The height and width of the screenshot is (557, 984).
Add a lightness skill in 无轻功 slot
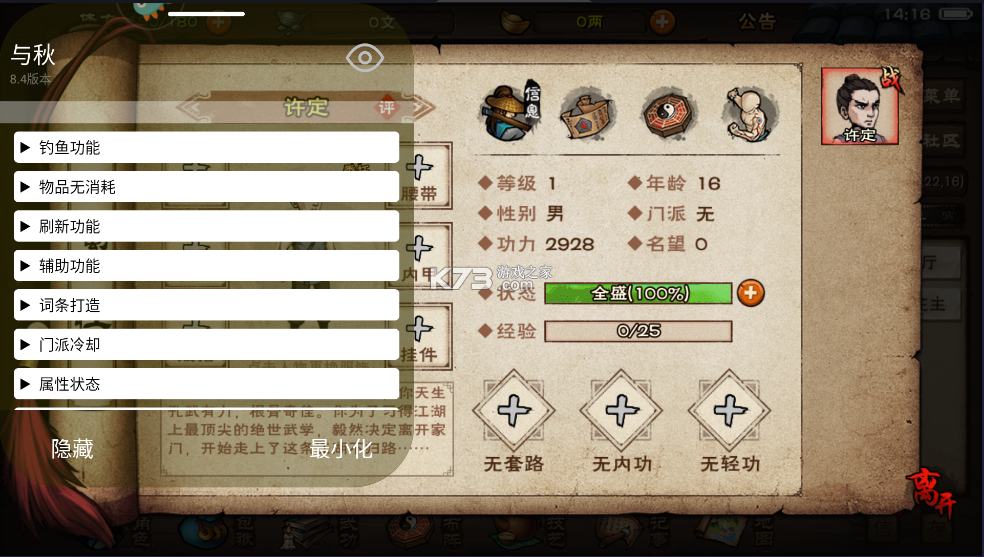click(x=730, y=410)
